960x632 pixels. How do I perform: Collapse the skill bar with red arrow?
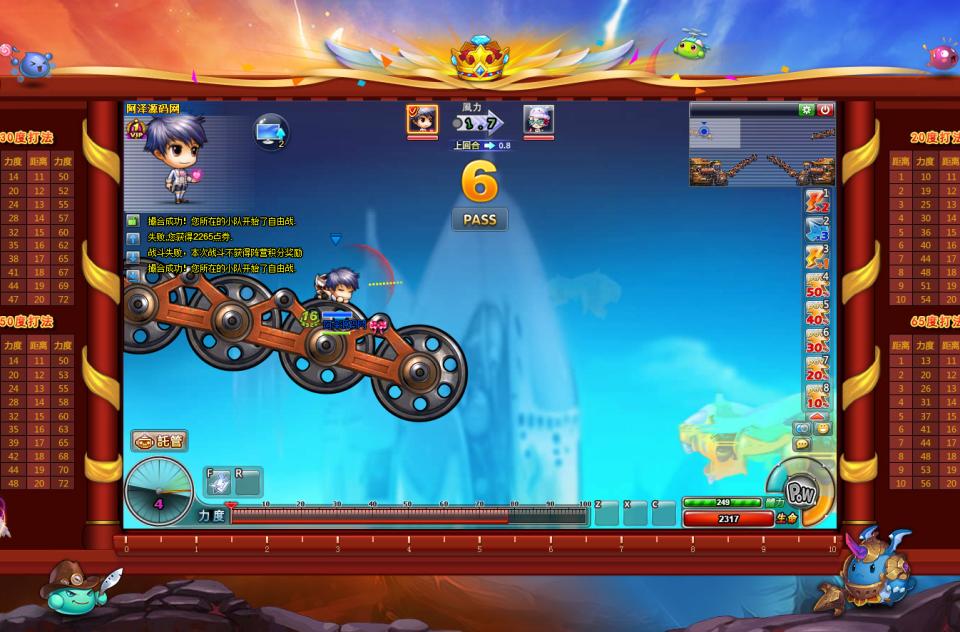(817, 415)
